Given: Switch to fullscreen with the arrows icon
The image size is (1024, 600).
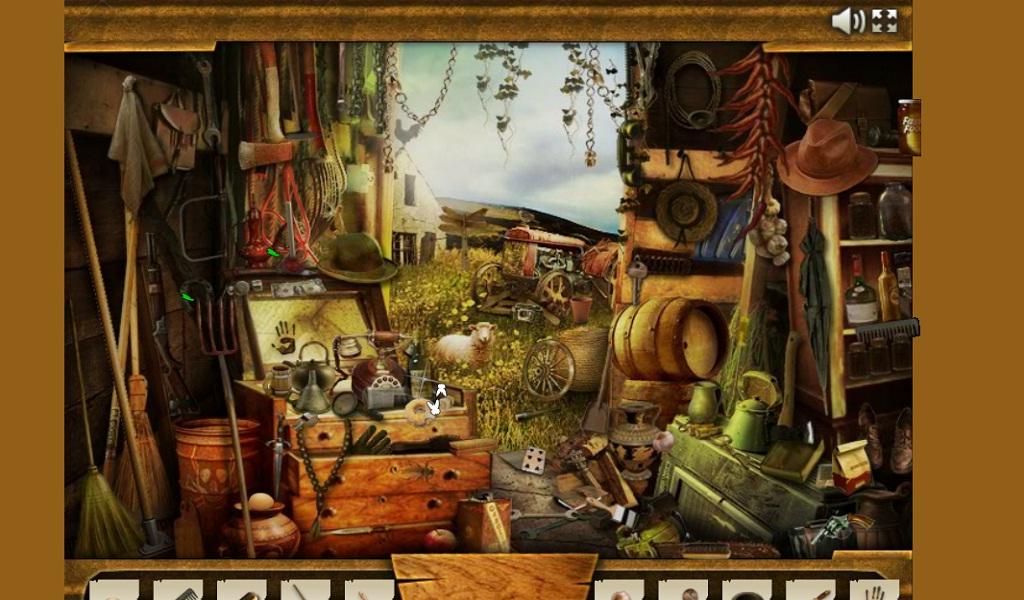Looking at the screenshot, I should tap(885, 21).
